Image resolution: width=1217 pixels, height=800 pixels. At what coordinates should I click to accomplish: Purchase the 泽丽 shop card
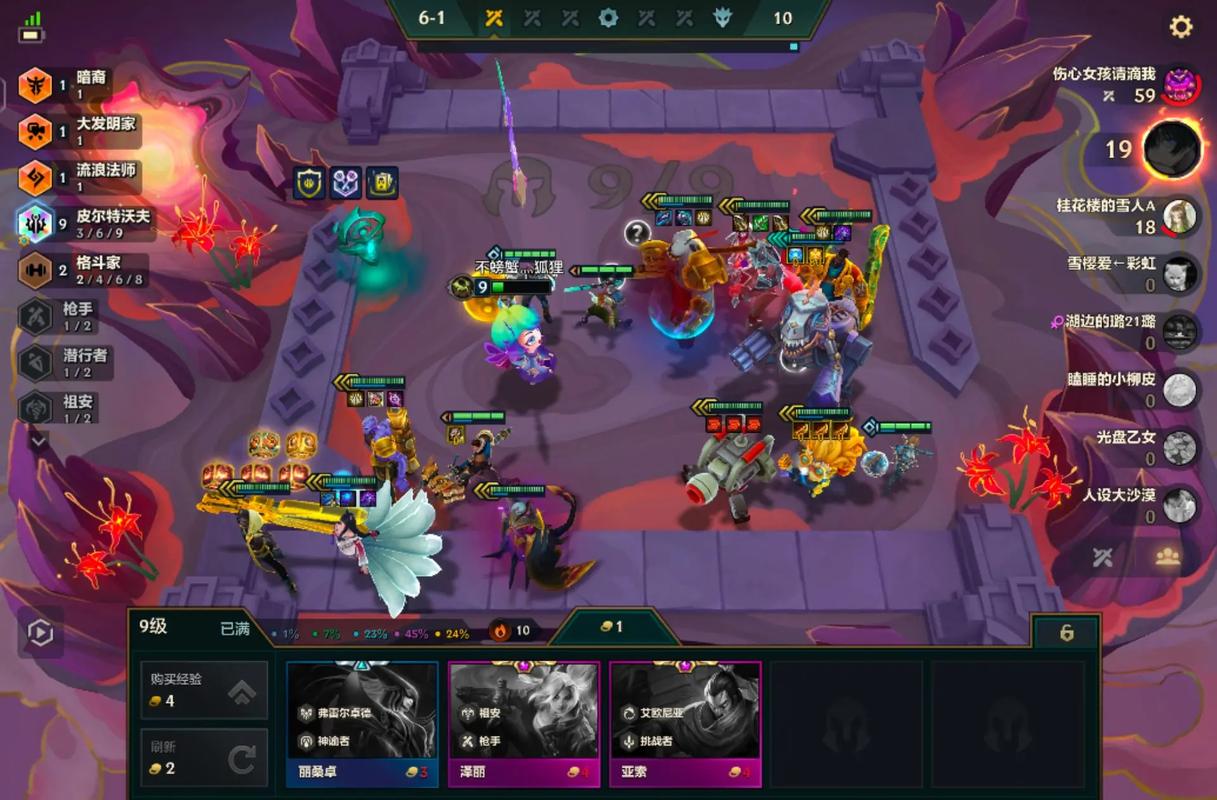[x=524, y=724]
